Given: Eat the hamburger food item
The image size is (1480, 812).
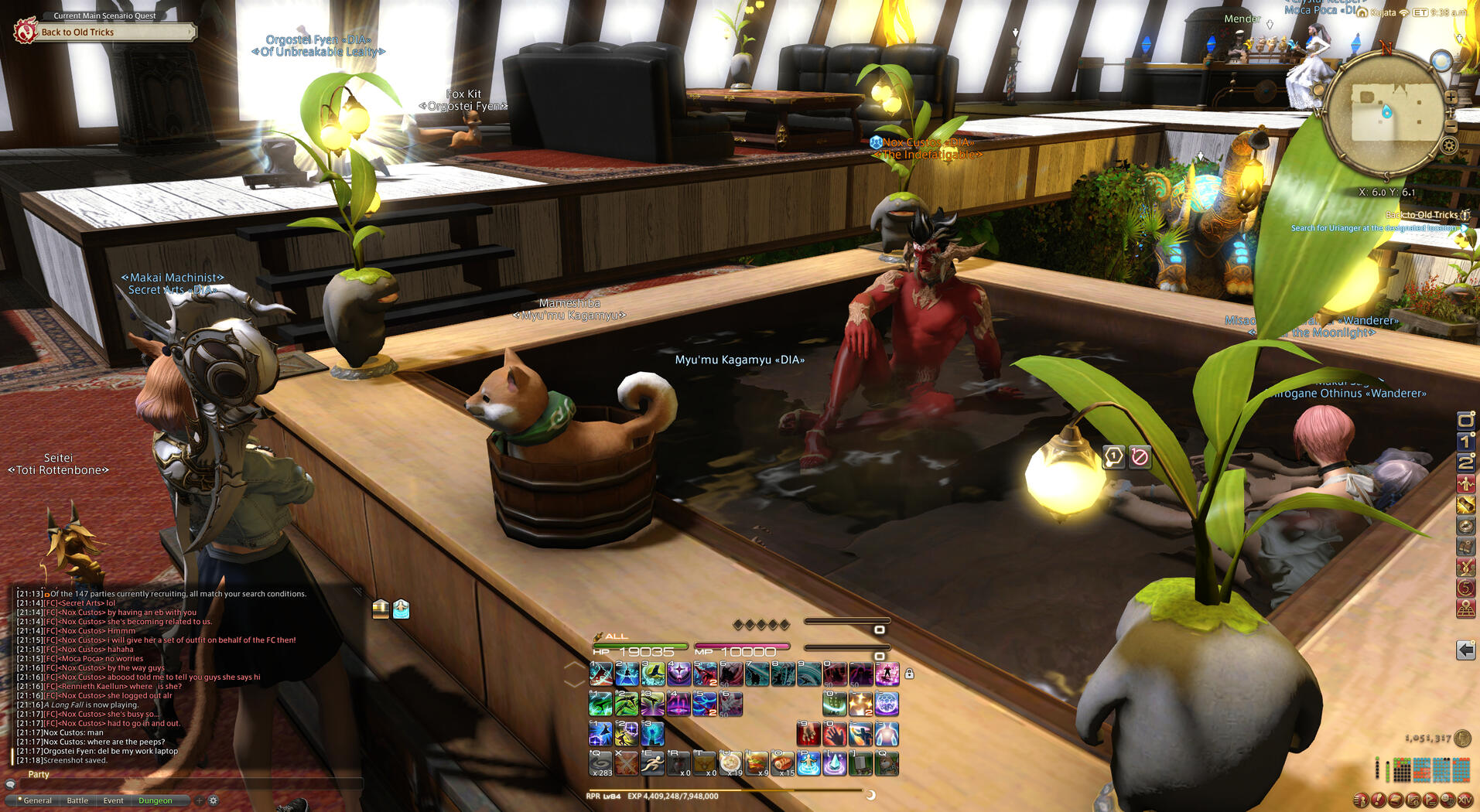Looking at the screenshot, I should click(757, 764).
